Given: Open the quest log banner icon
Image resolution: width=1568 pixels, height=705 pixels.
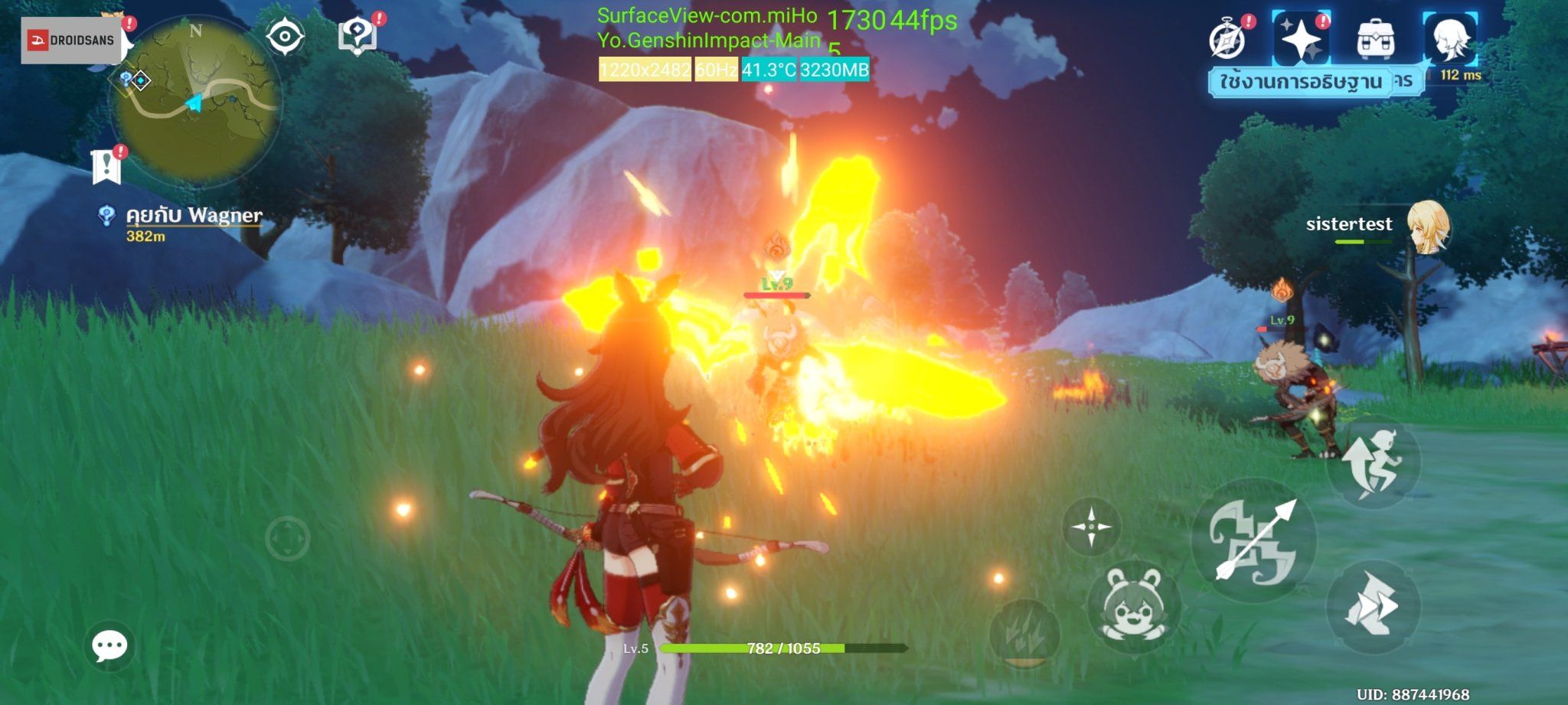Looking at the screenshot, I should [x=106, y=166].
